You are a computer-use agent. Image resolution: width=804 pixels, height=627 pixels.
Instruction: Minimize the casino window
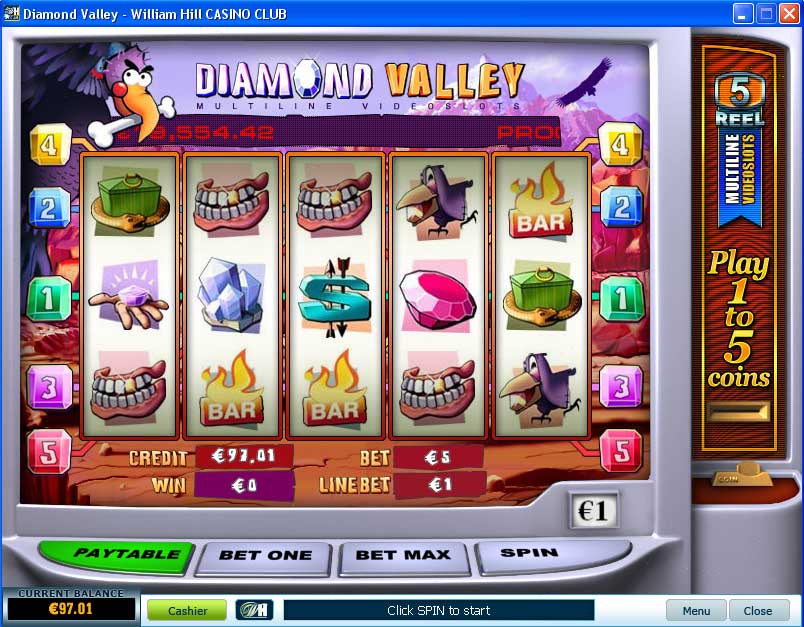pos(743,14)
